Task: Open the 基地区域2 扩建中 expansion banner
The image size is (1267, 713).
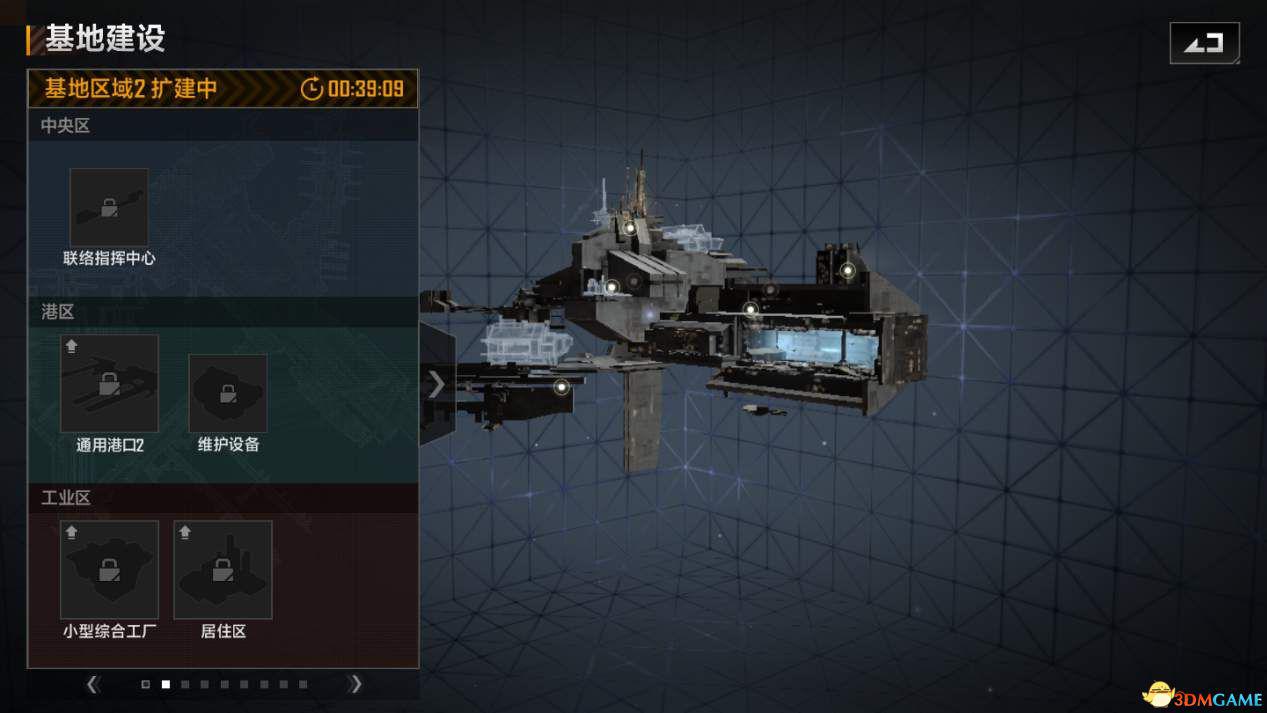Action: (x=222, y=88)
